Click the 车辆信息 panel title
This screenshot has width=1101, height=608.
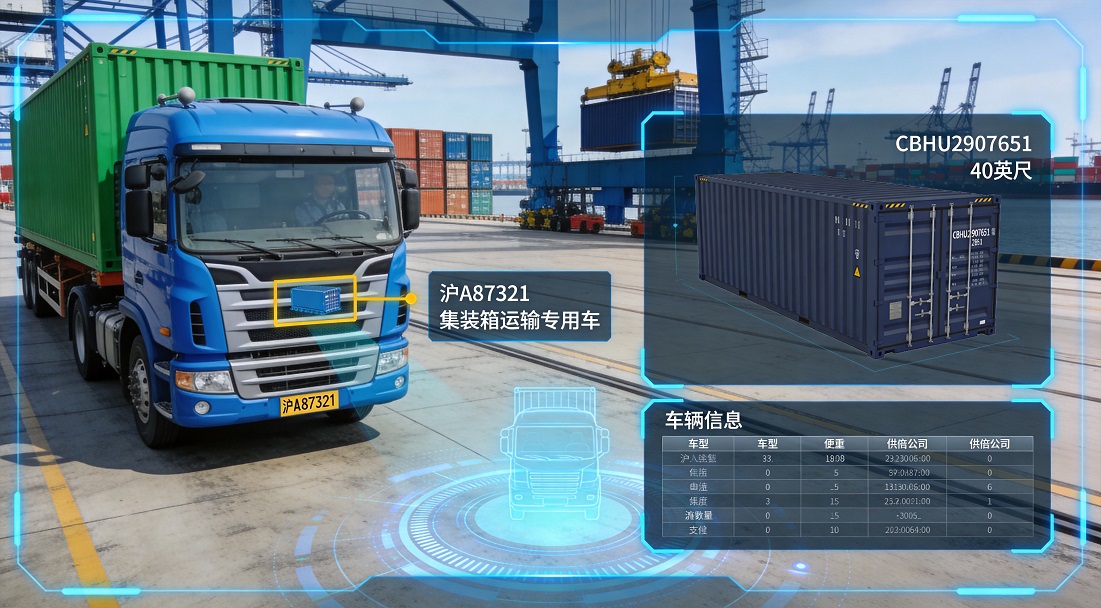pyautogui.click(x=704, y=418)
